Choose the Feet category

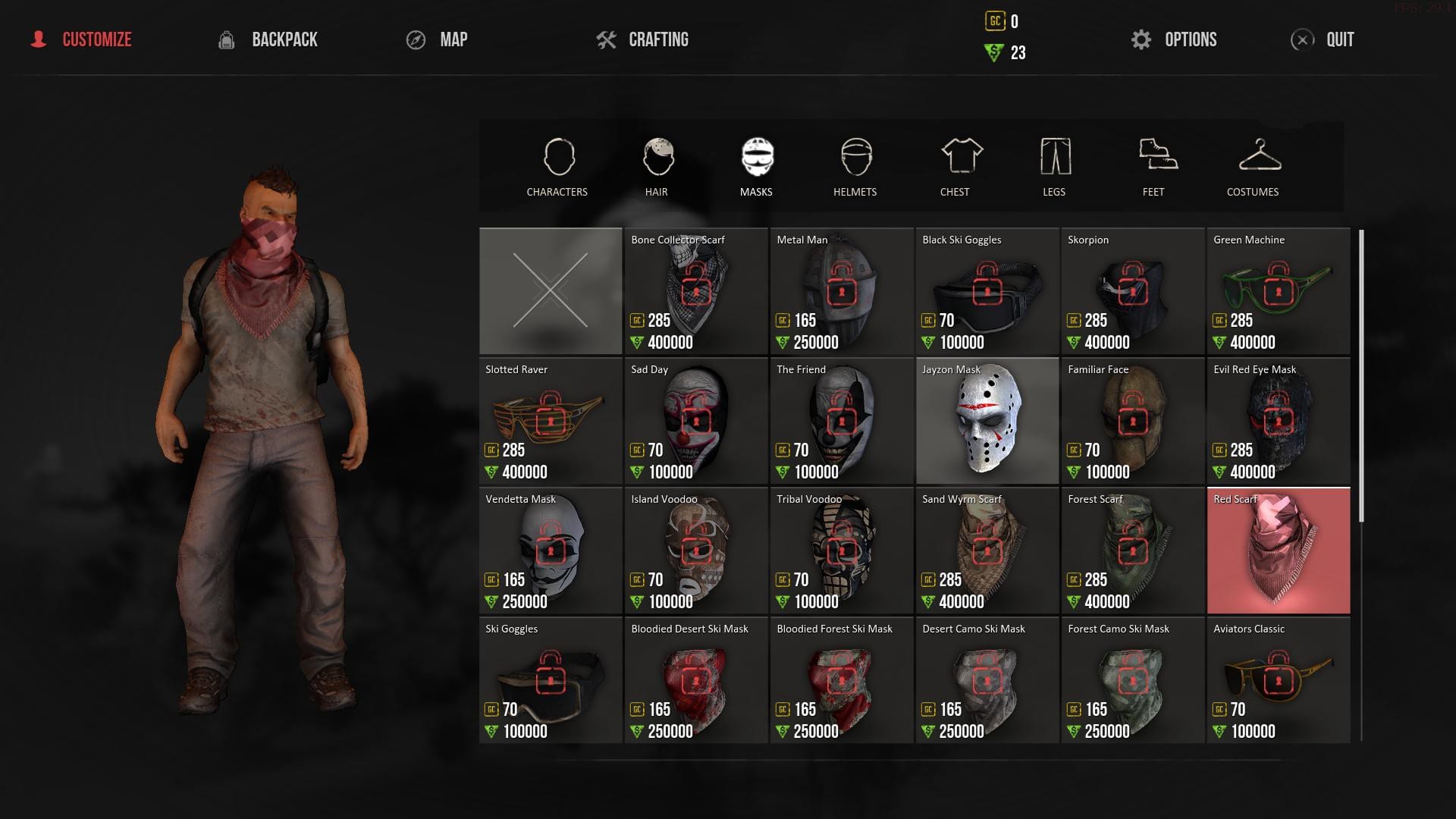pos(1153,168)
